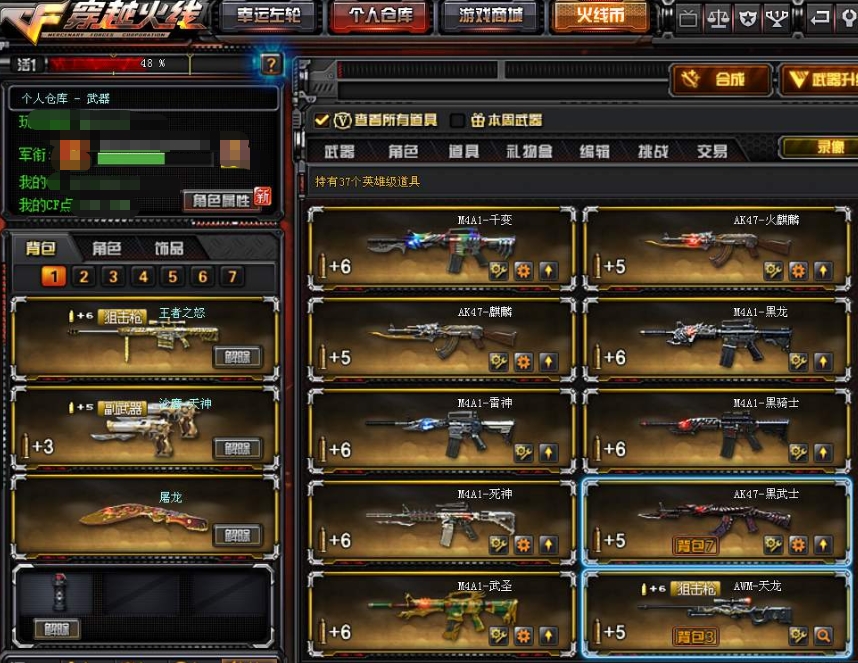Toggle the 查看所有道具 checkbox
The image size is (858, 663).
[322, 120]
